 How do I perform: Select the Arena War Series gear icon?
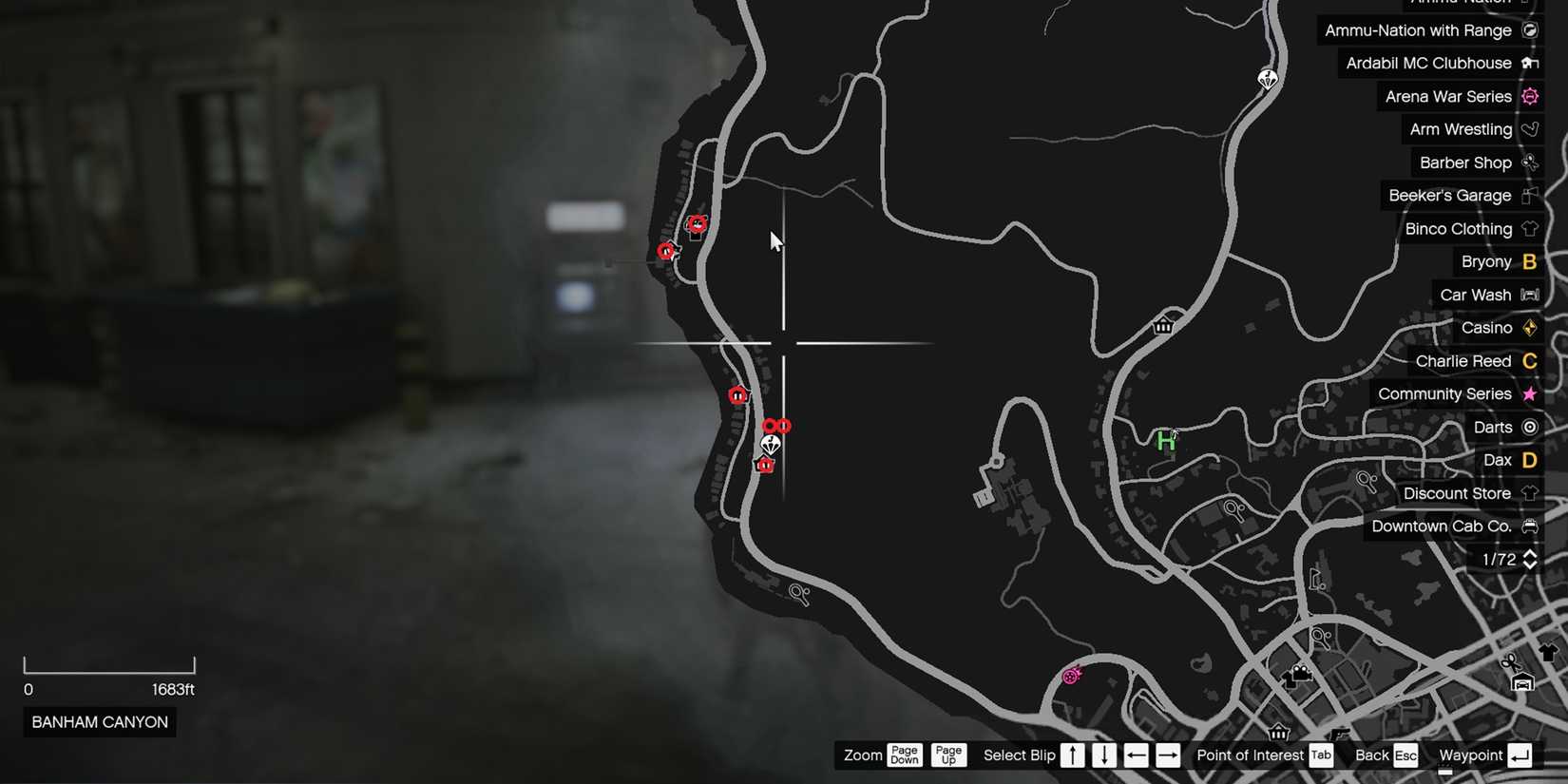tap(1530, 96)
